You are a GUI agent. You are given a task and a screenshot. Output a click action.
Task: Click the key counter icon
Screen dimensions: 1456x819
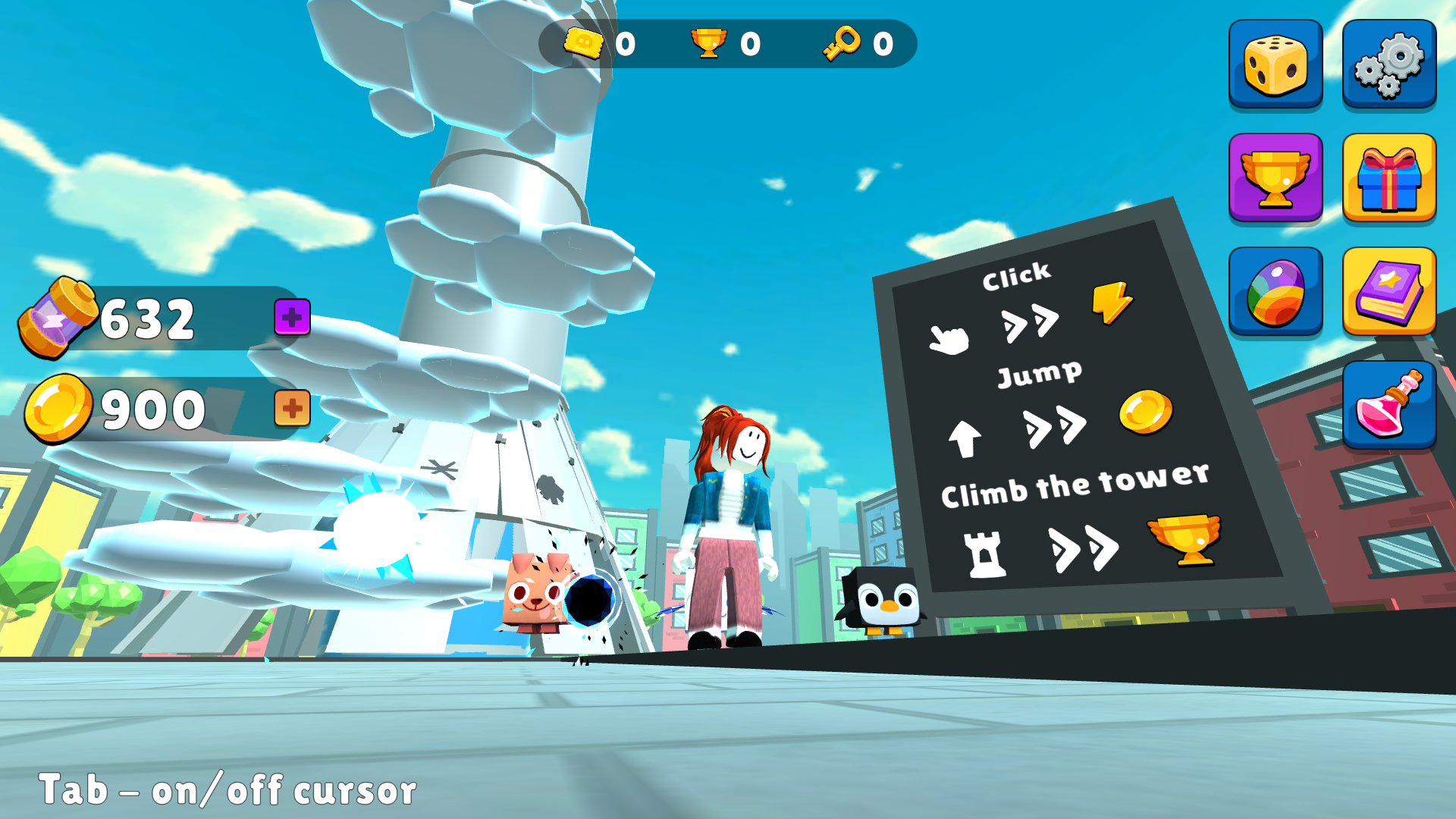[x=844, y=43]
